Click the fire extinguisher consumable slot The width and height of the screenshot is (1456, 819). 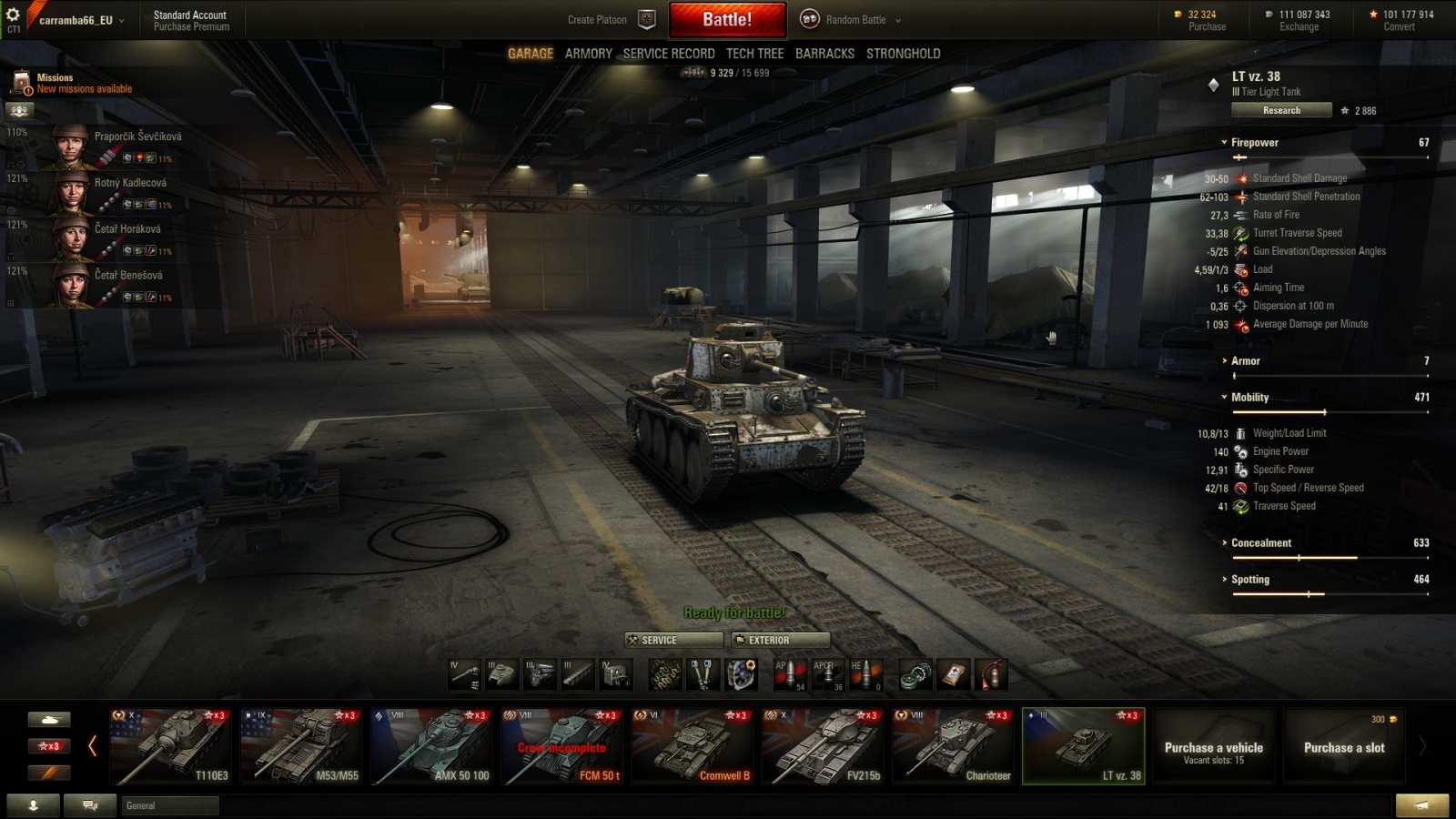click(991, 674)
